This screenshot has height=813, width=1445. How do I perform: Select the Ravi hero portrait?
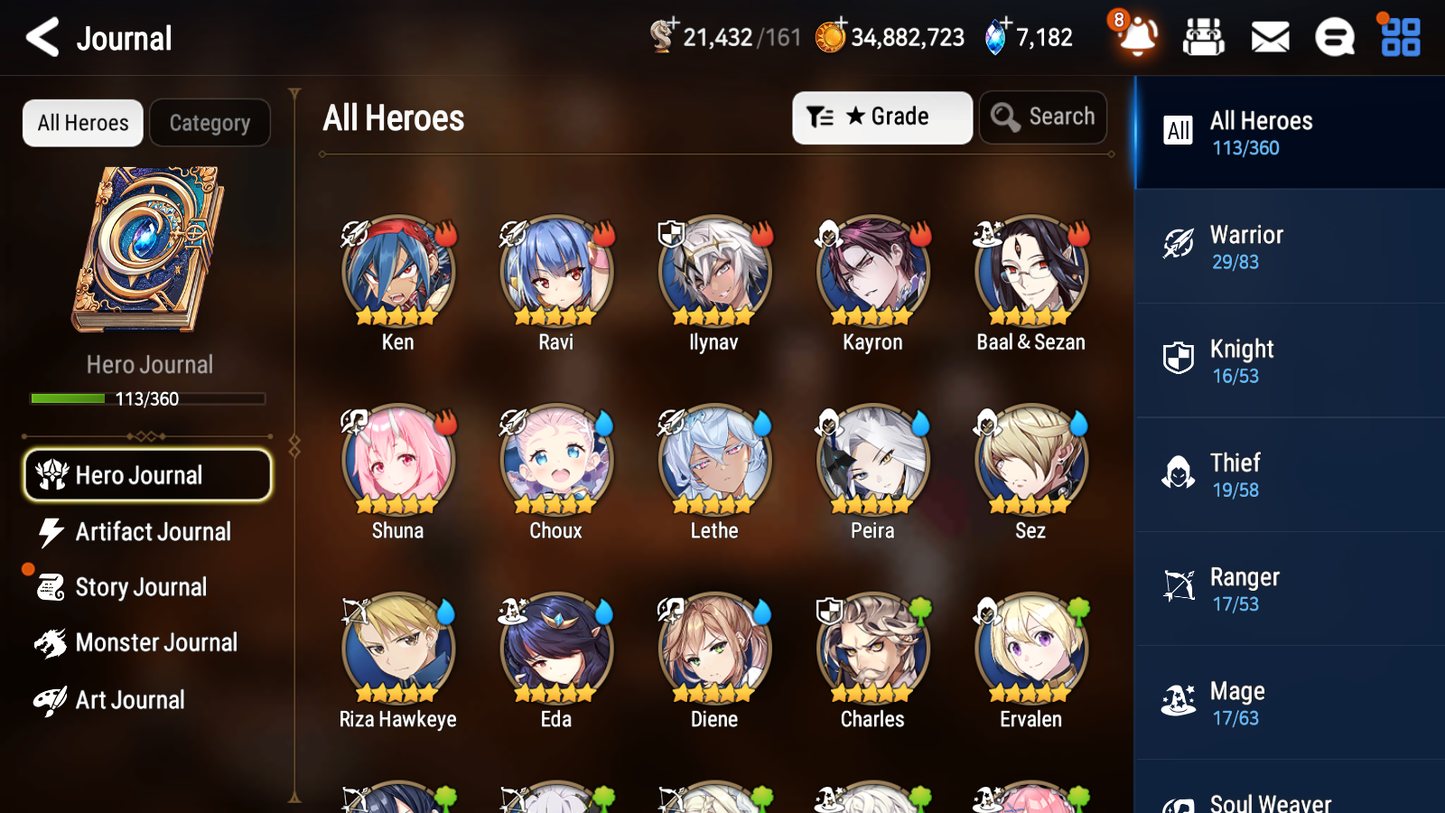pos(556,271)
